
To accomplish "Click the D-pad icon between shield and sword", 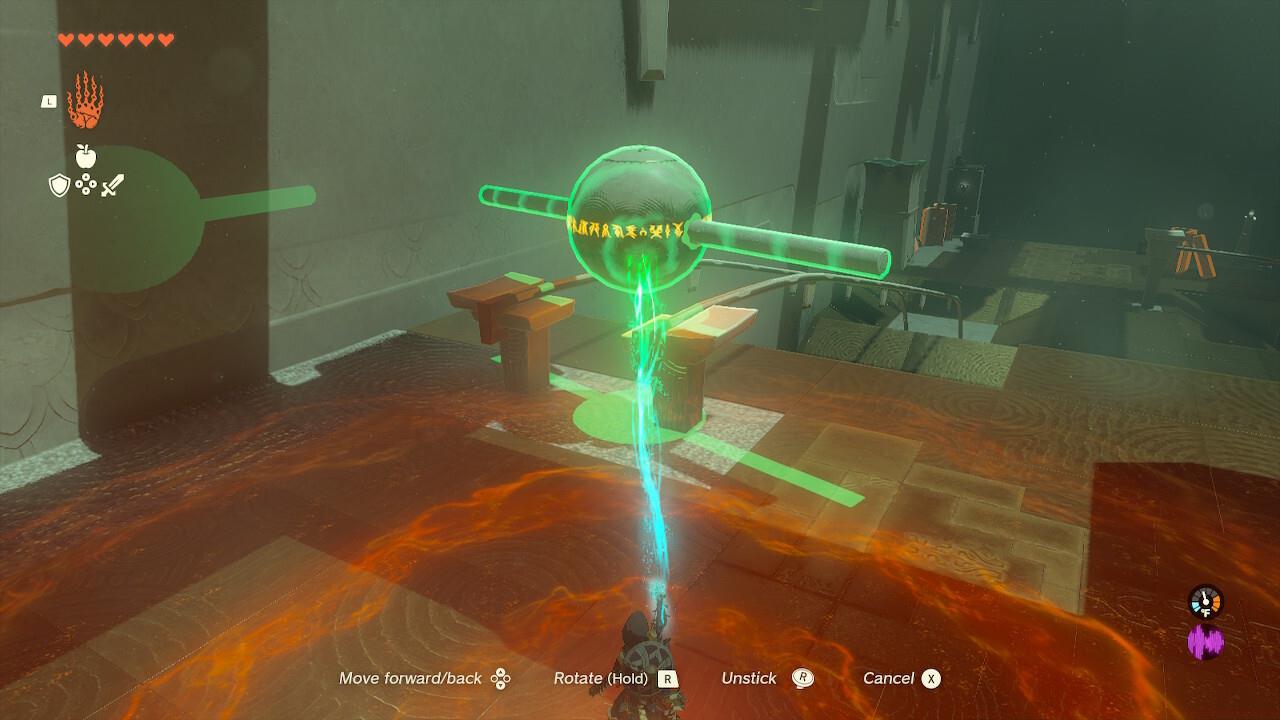I will click(85, 185).
